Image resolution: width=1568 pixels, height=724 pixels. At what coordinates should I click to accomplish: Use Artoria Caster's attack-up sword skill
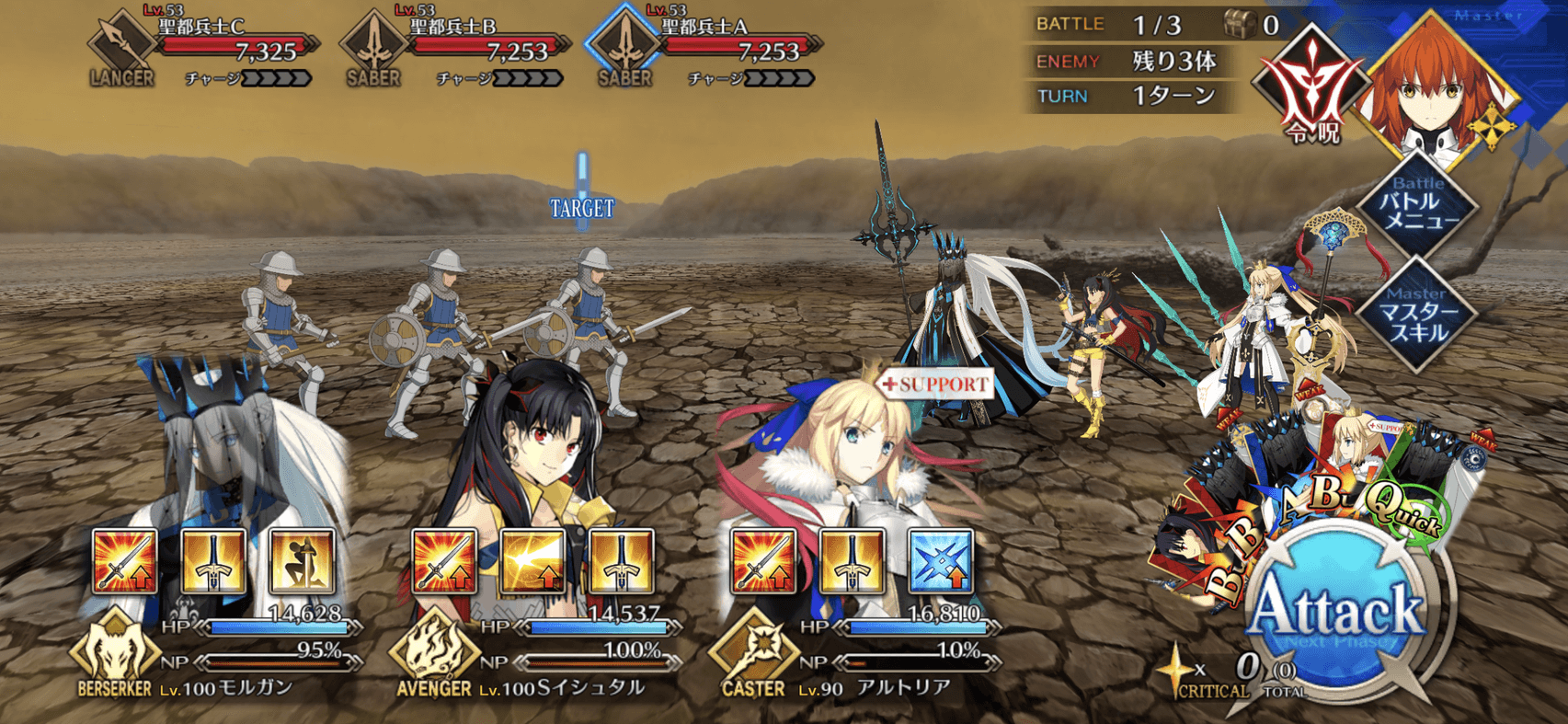click(x=763, y=560)
